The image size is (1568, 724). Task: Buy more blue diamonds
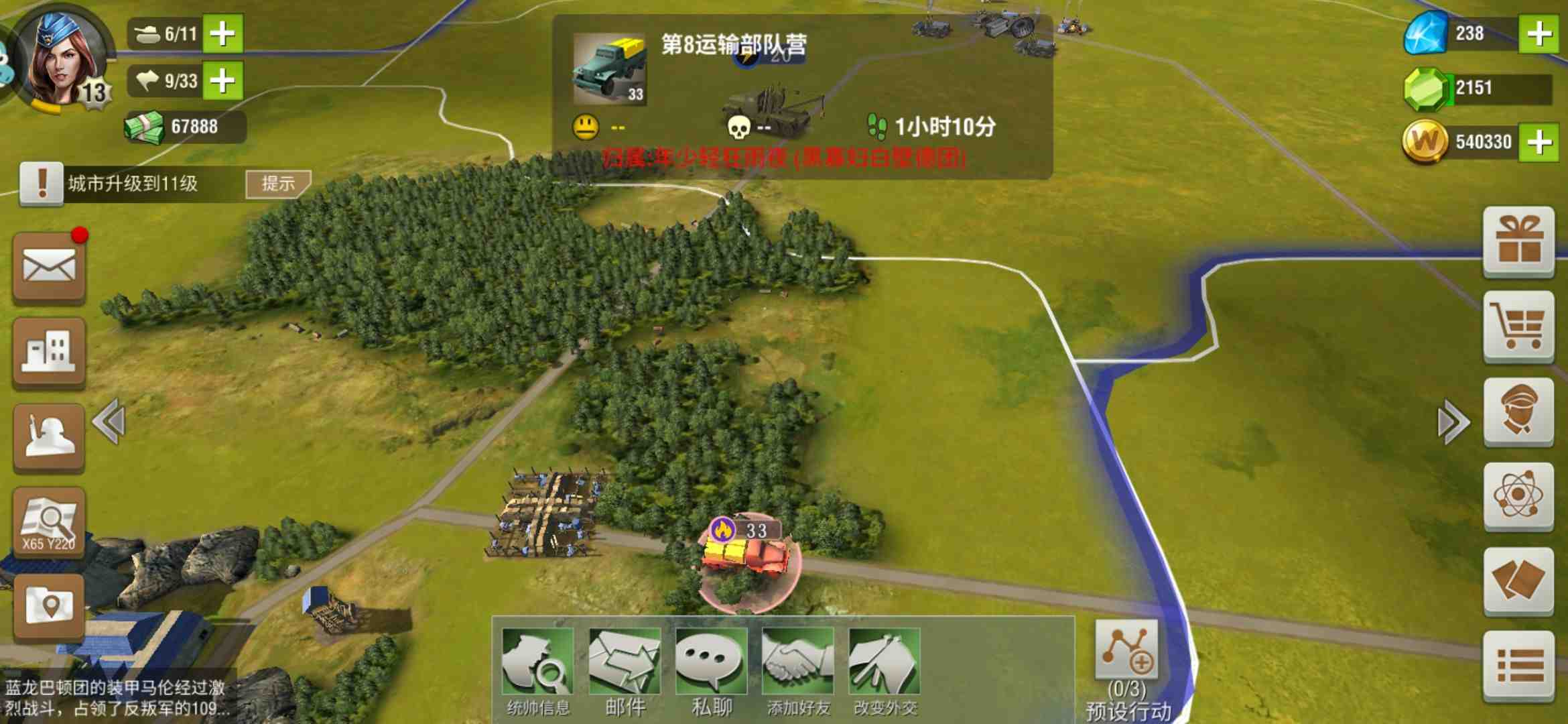tap(1539, 34)
